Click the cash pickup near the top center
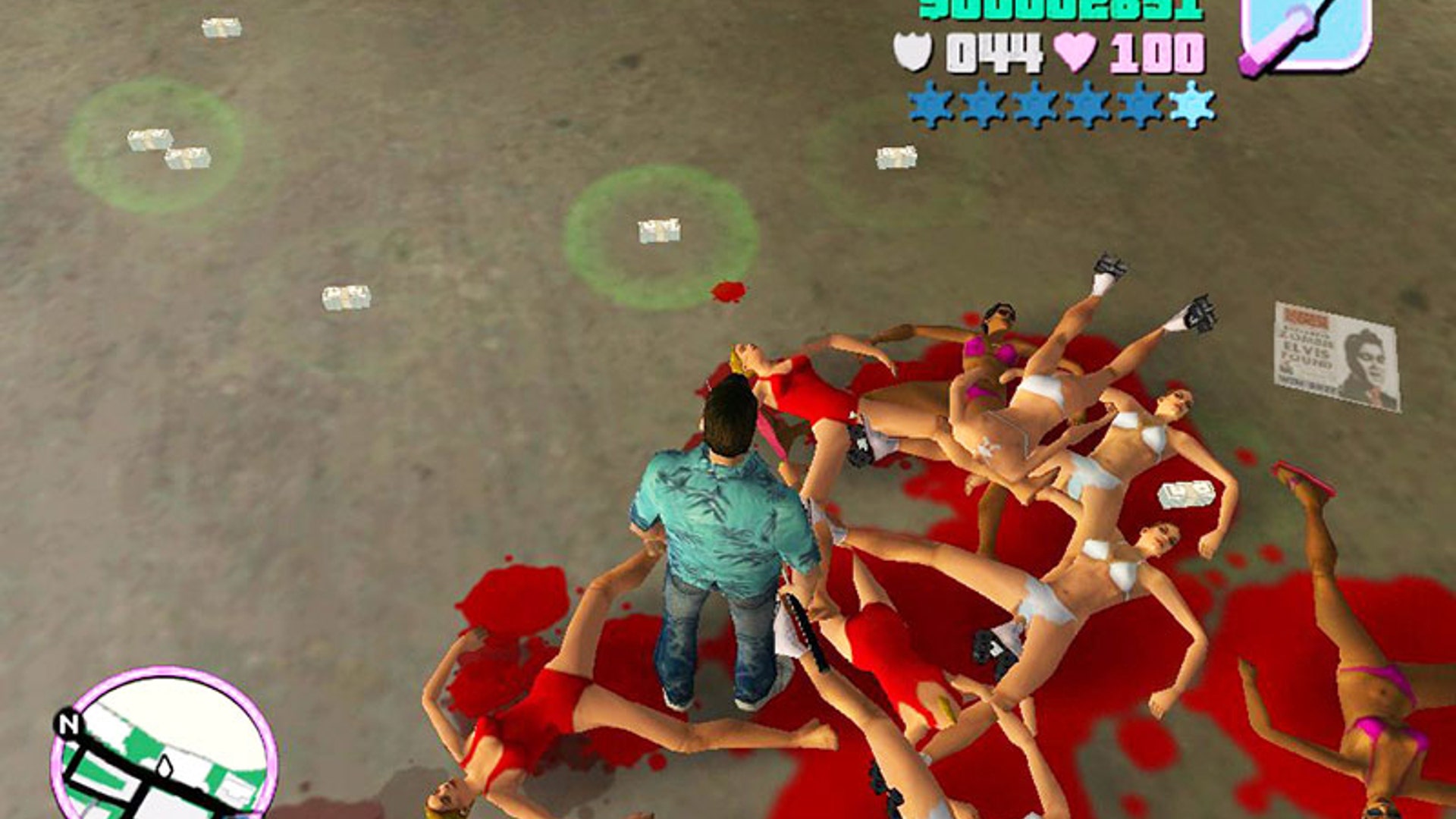This screenshot has width=1456, height=819. coord(894,157)
